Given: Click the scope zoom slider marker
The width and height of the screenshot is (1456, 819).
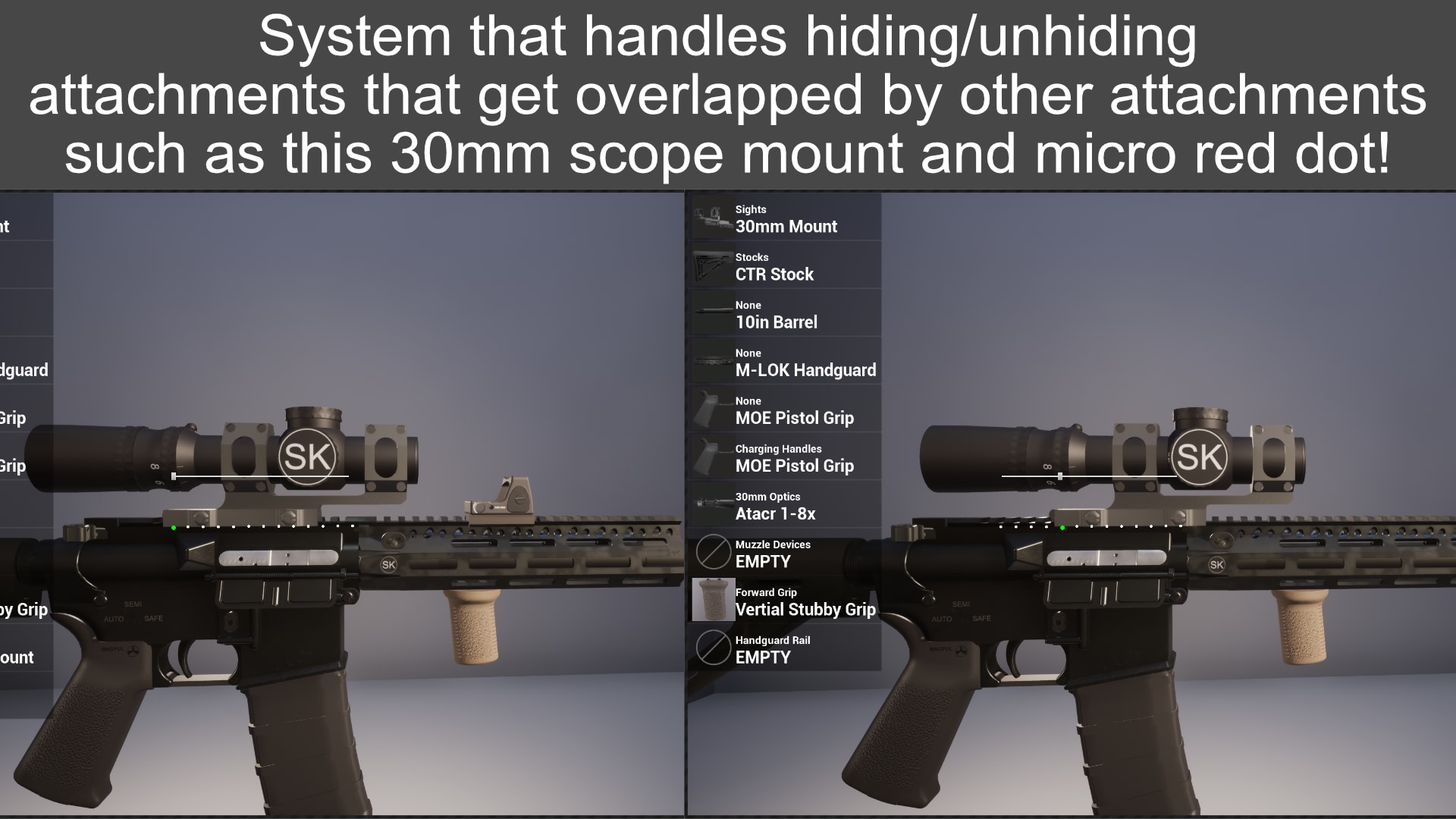Looking at the screenshot, I should (x=176, y=475).
